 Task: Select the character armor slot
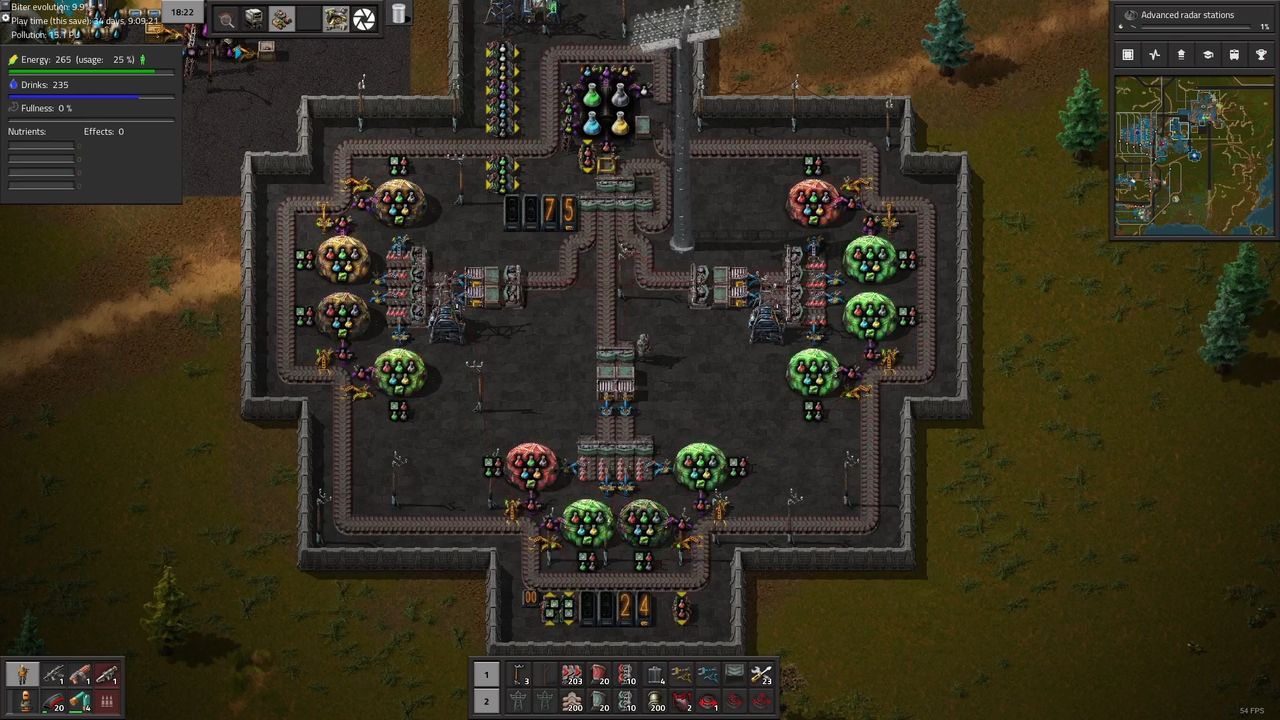click(22, 675)
